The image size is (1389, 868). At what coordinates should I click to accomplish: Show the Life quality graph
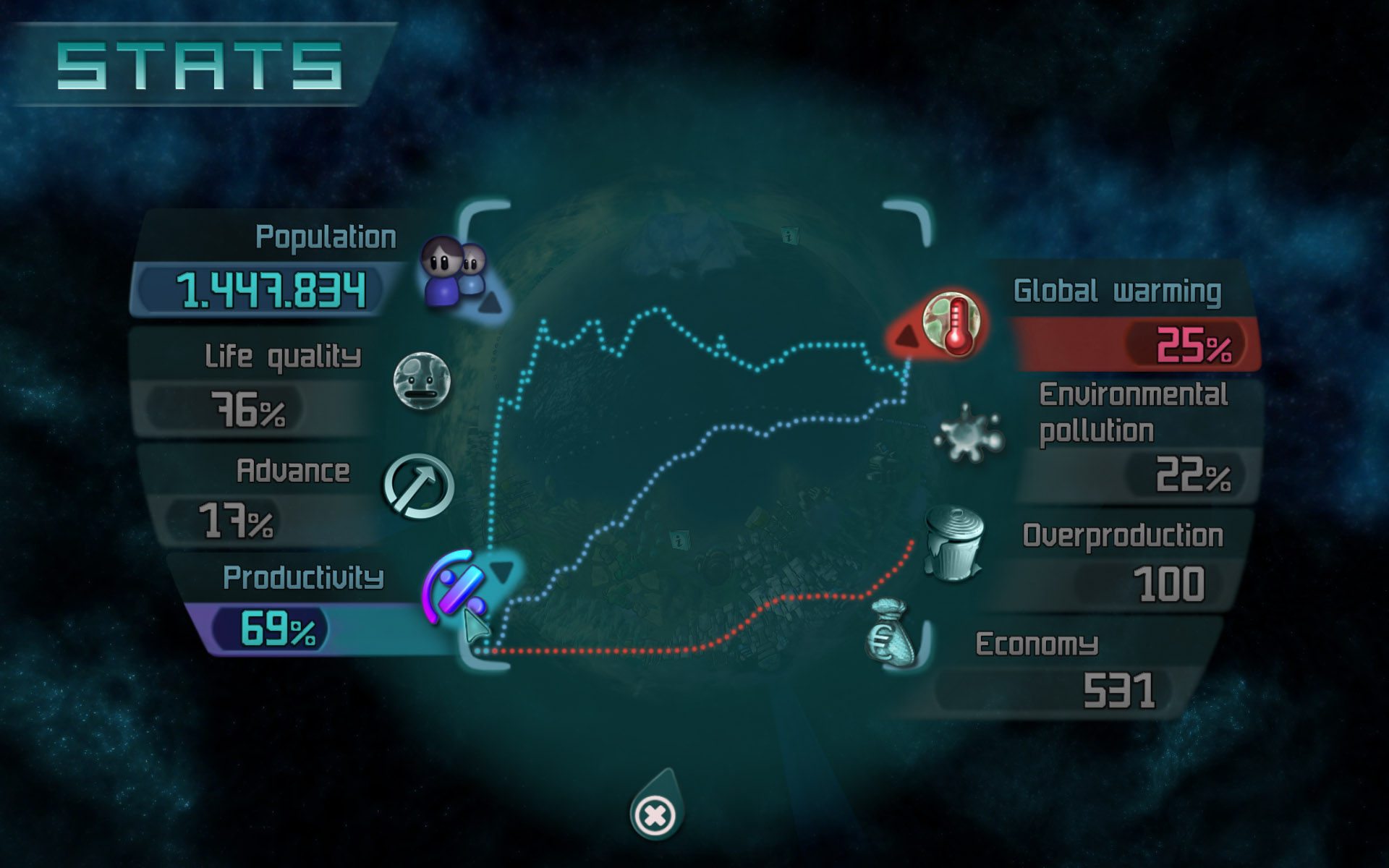(x=422, y=380)
